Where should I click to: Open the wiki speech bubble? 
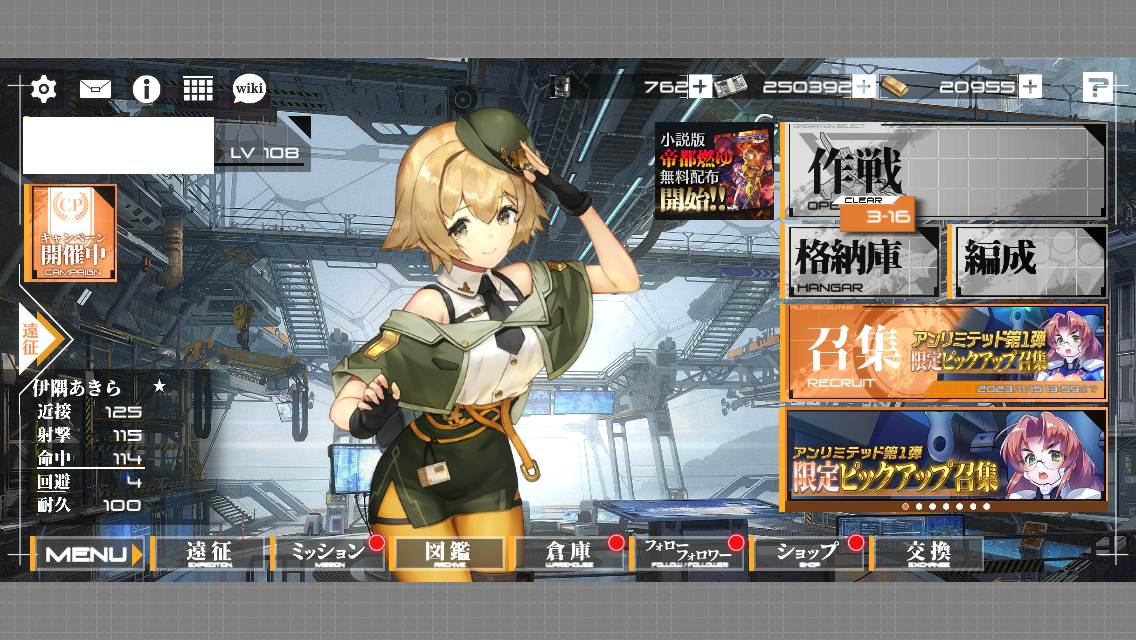[249, 89]
